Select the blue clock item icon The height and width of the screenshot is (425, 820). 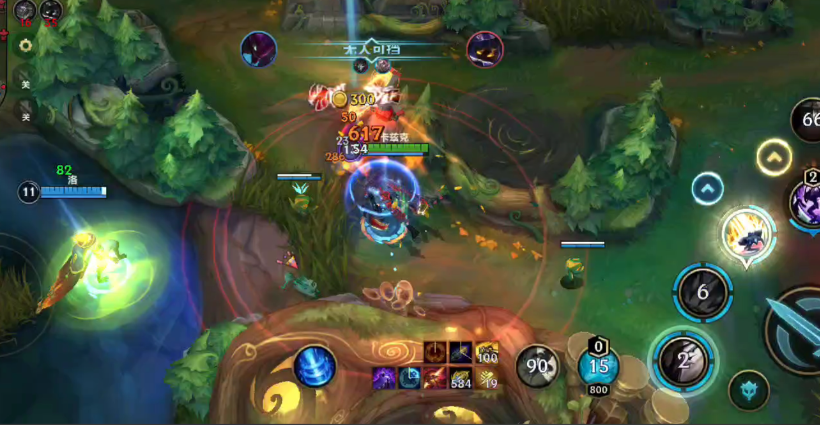tap(410, 377)
